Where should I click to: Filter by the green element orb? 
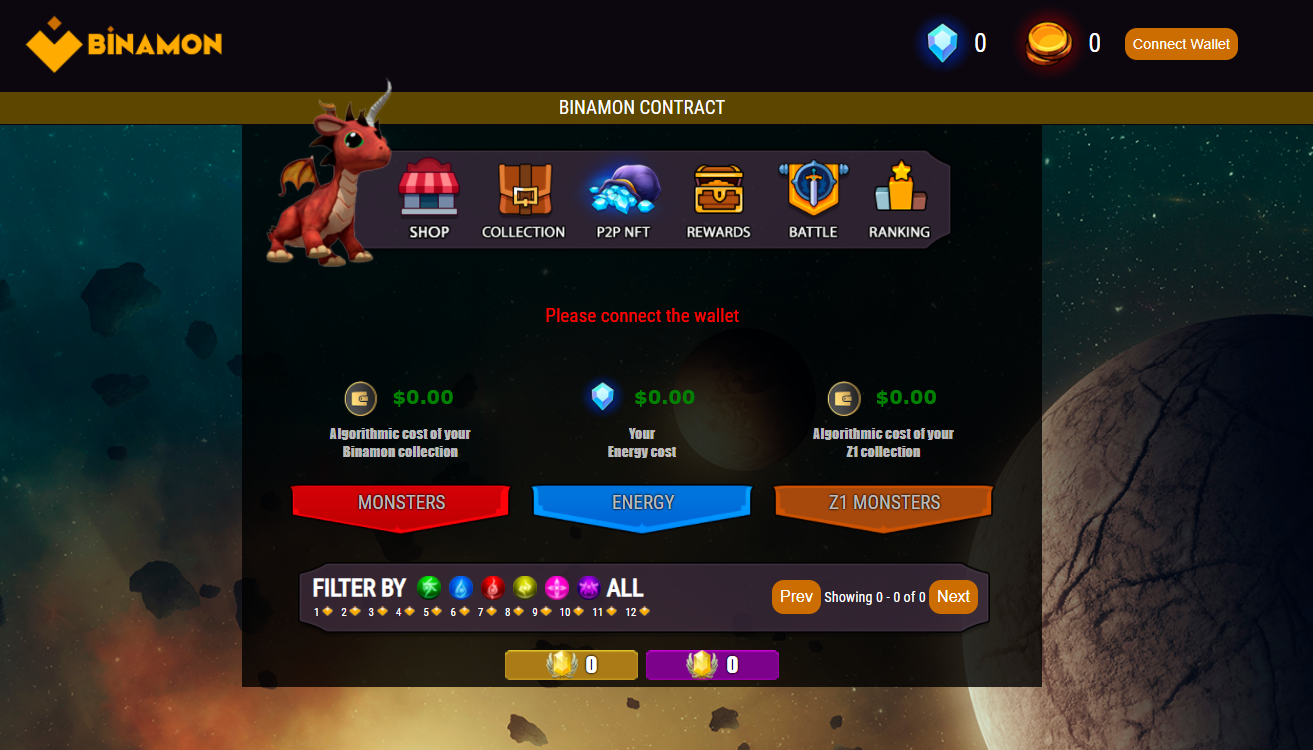429,588
